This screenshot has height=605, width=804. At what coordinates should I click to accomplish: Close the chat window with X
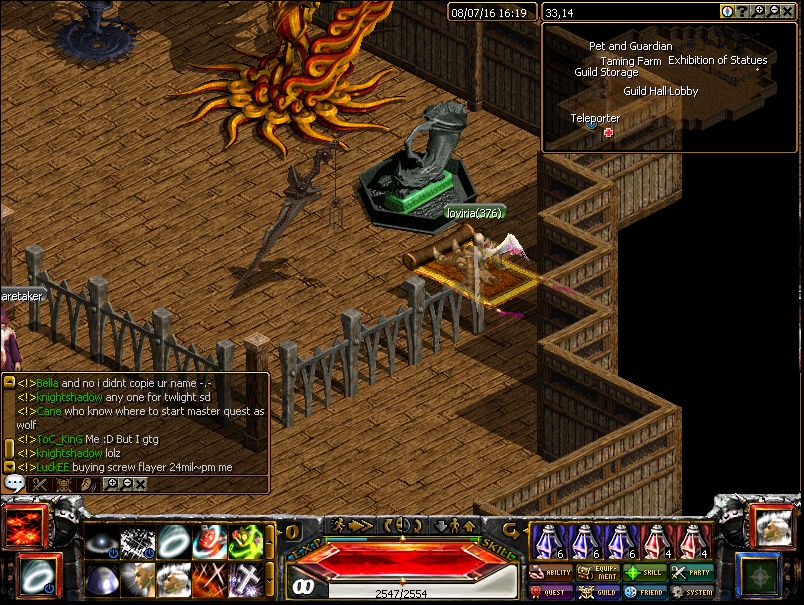coord(141,484)
